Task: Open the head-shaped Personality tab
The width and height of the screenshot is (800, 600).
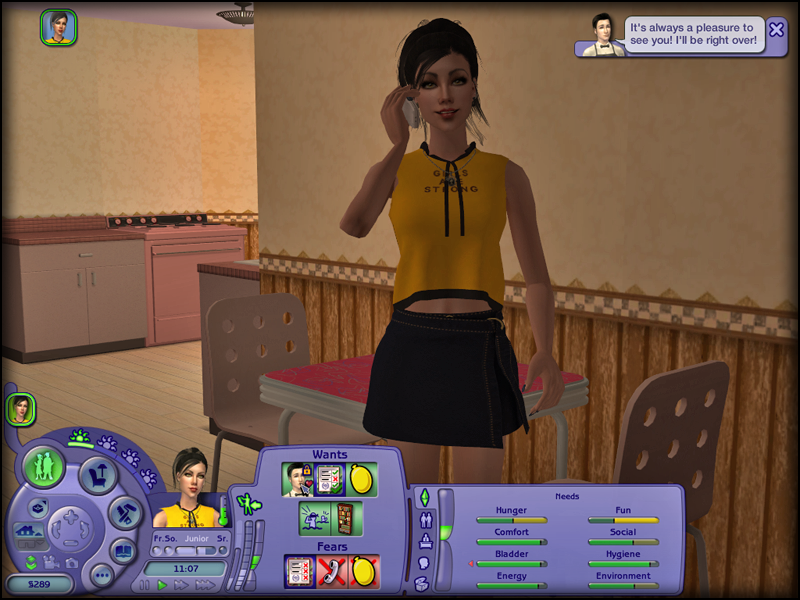Action: click(423, 563)
